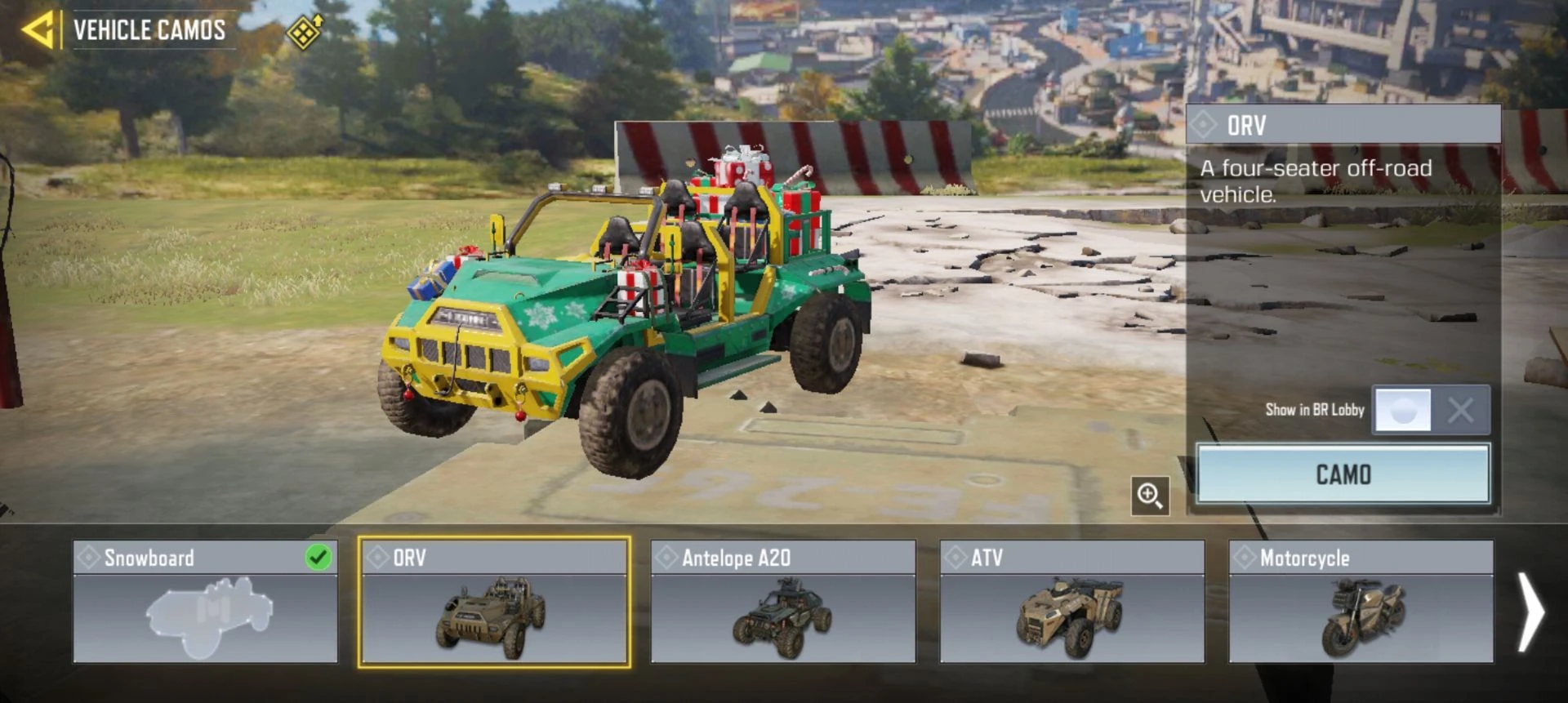The image size is (1568, 703).
Task: Pick the ATV vehicle tile
Action: [1071, 602]
